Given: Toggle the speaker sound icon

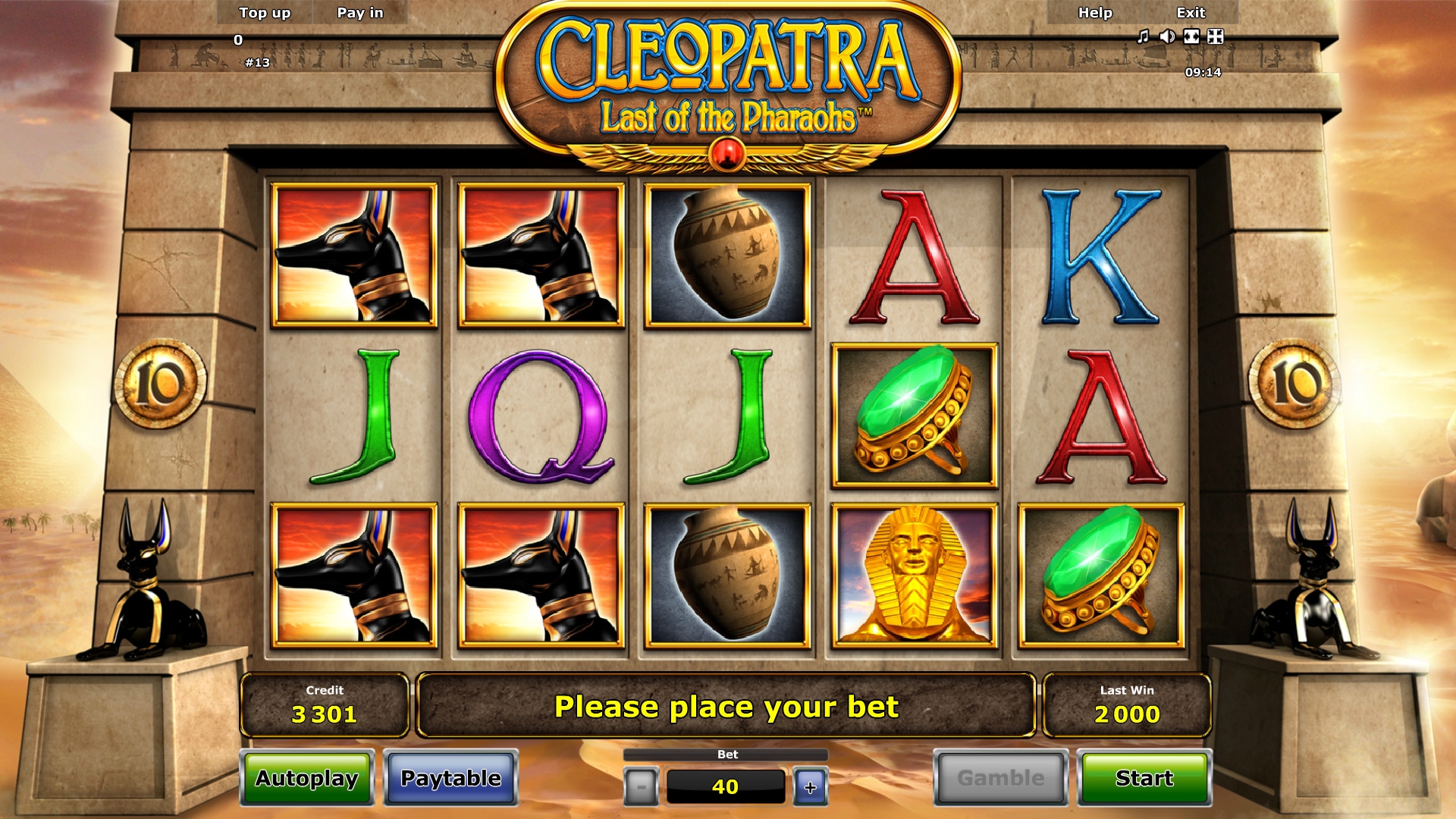Looking at the screenshot, I should click(1167, 36).
